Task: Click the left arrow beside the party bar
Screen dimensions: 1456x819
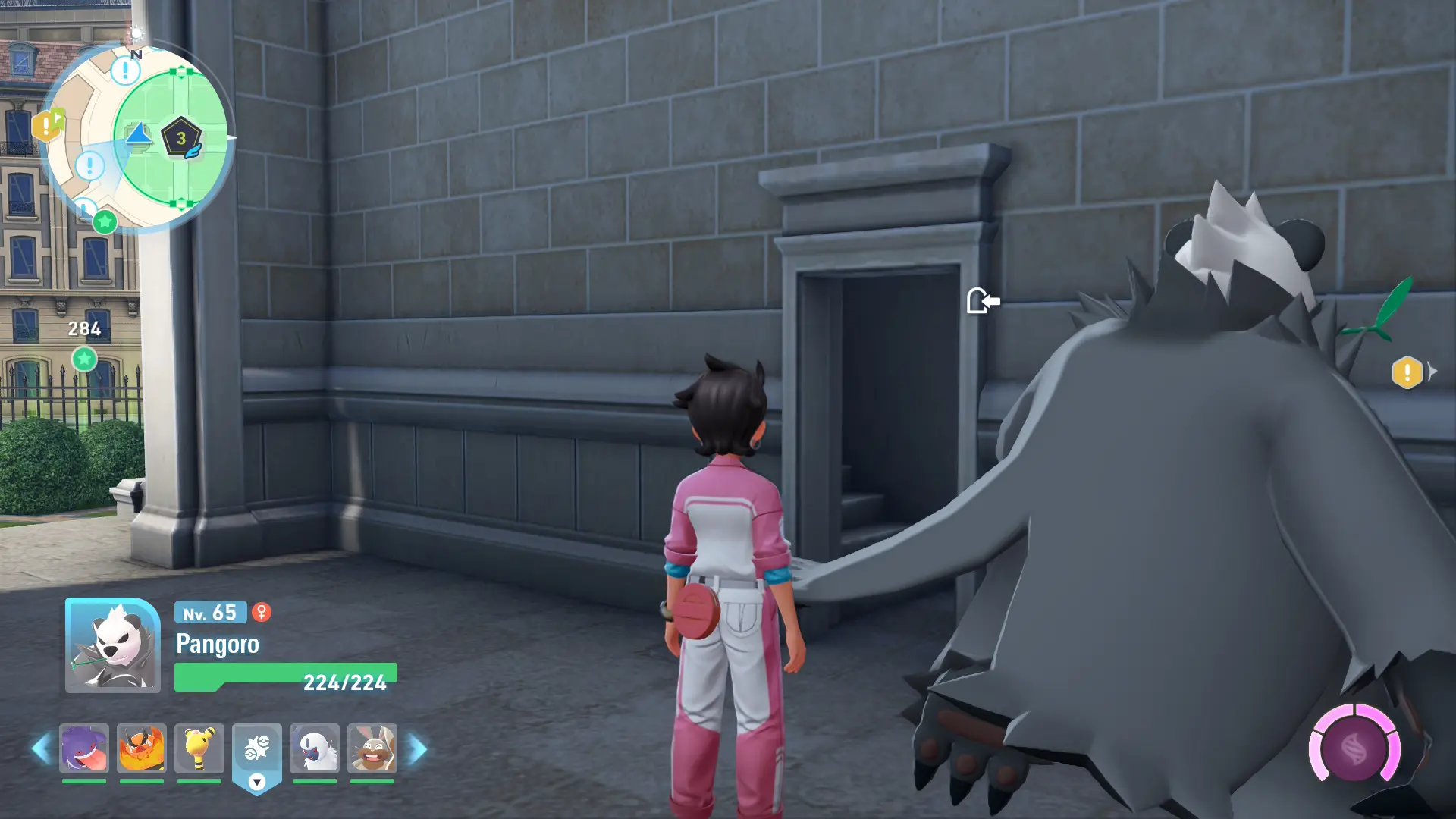Action: 41,749
